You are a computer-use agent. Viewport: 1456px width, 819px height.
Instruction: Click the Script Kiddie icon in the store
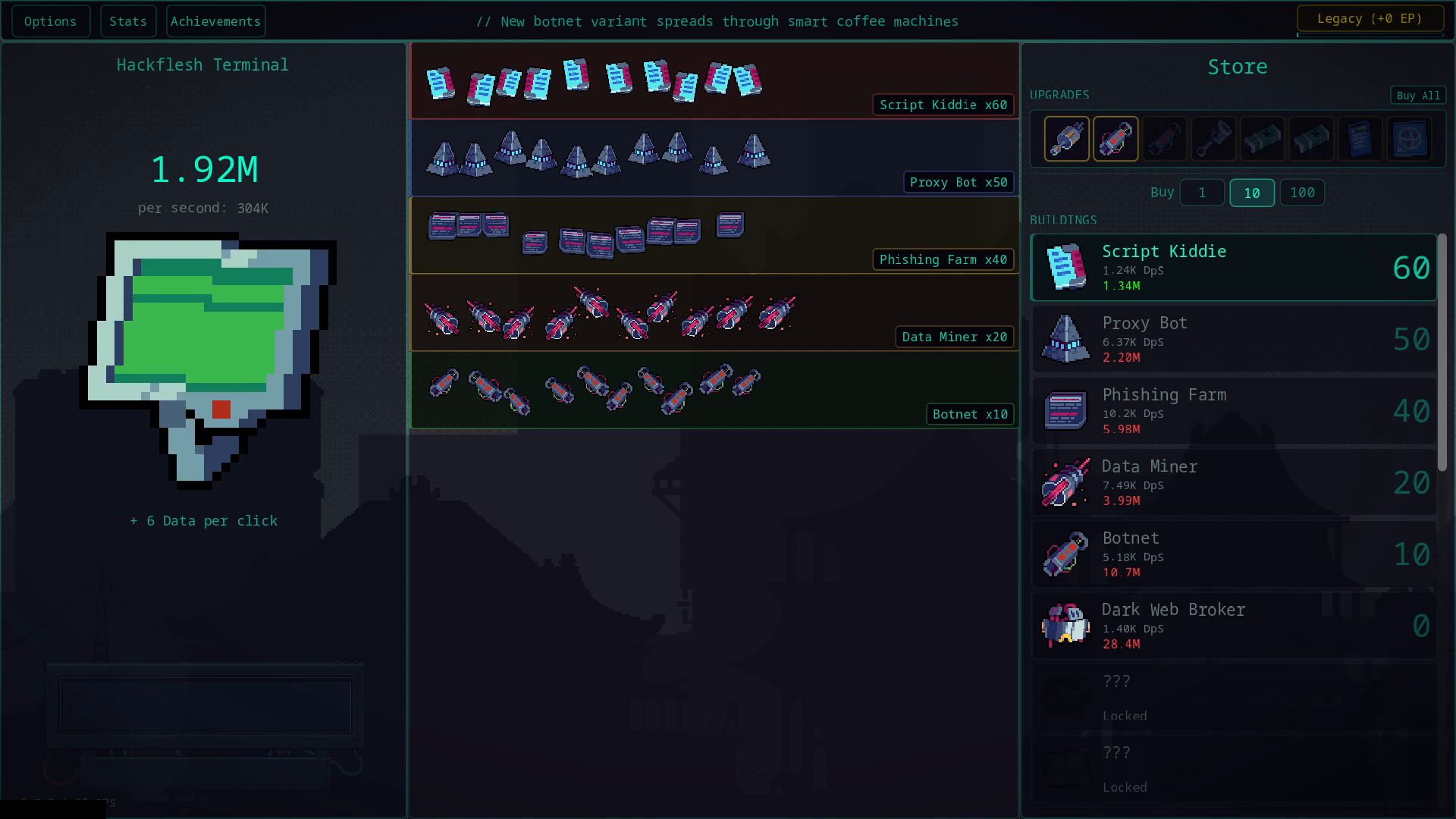[x=1066, y=267]
